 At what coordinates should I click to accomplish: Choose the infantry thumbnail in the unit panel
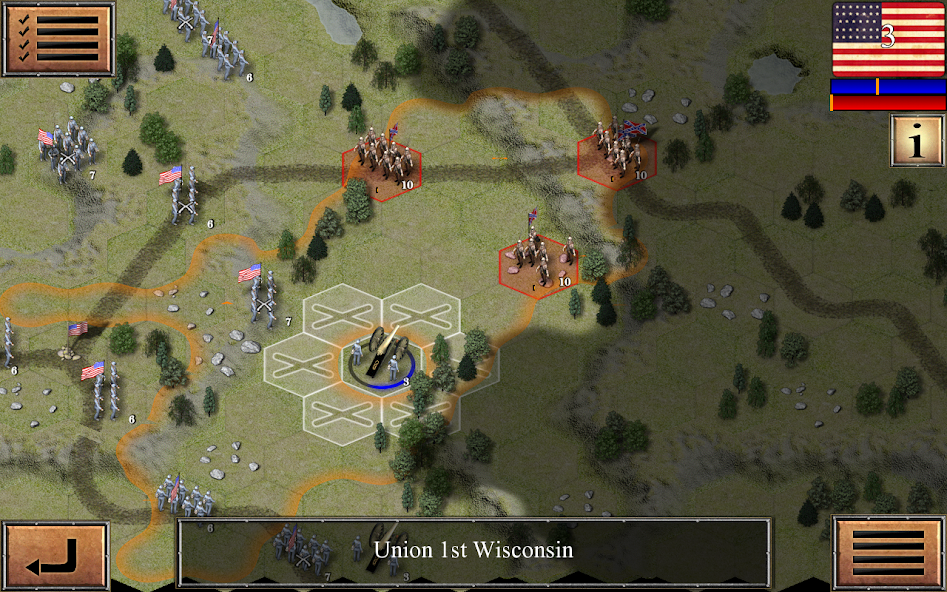(302, 551)
